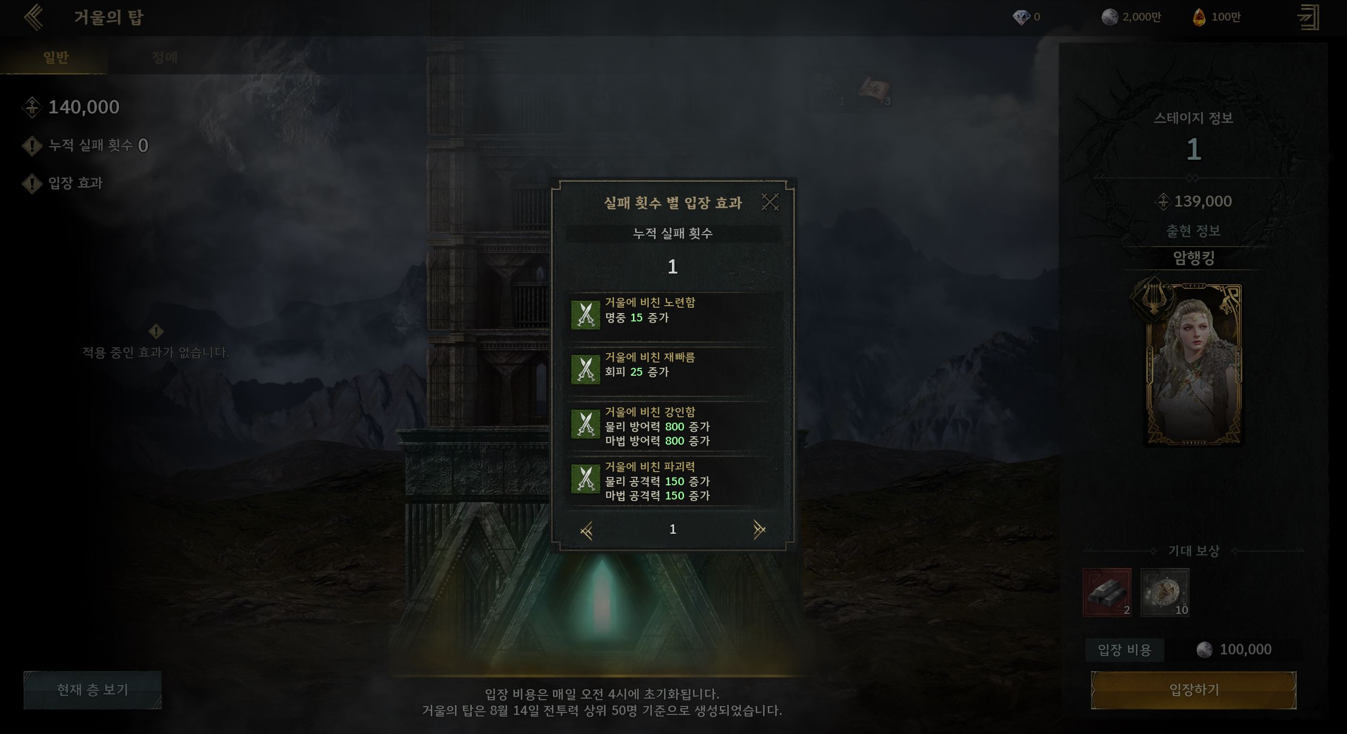The image size is (1347, 734).
Task: Go to the previous failure count page
Action: tap(587, 530)
